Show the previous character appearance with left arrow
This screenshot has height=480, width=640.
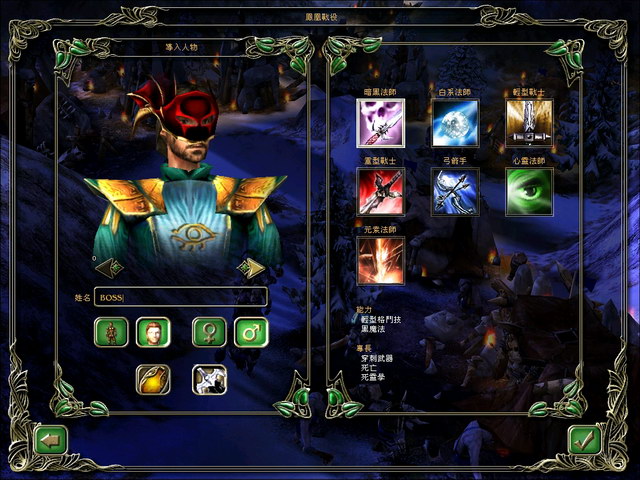[109, 267]
